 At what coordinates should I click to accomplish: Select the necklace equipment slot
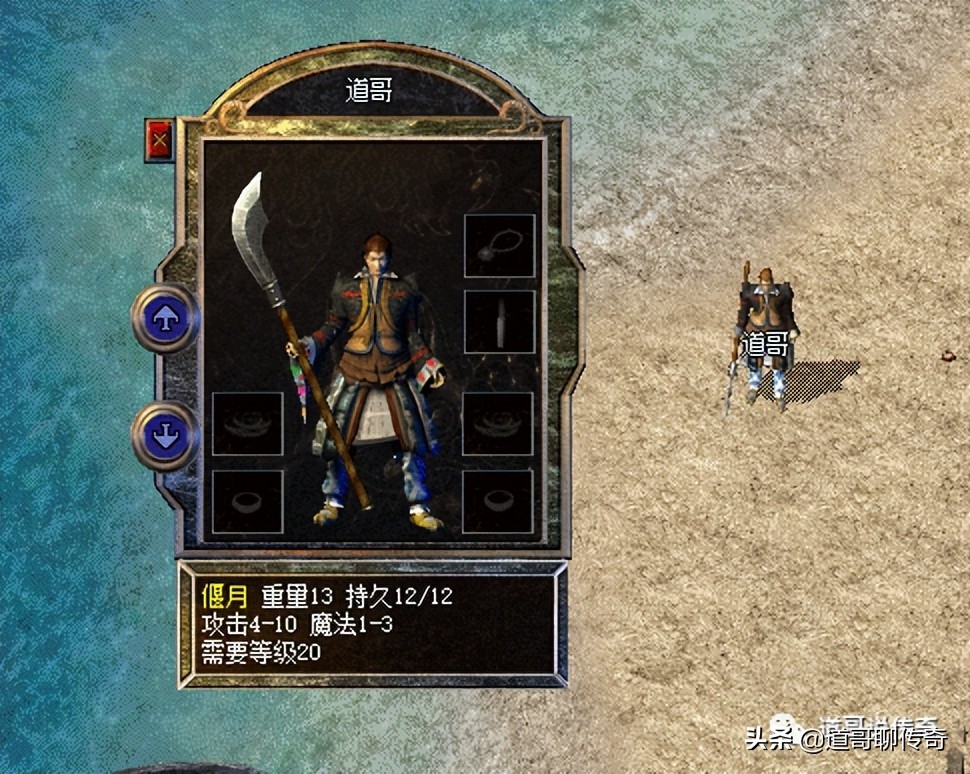tap(499, 246)
